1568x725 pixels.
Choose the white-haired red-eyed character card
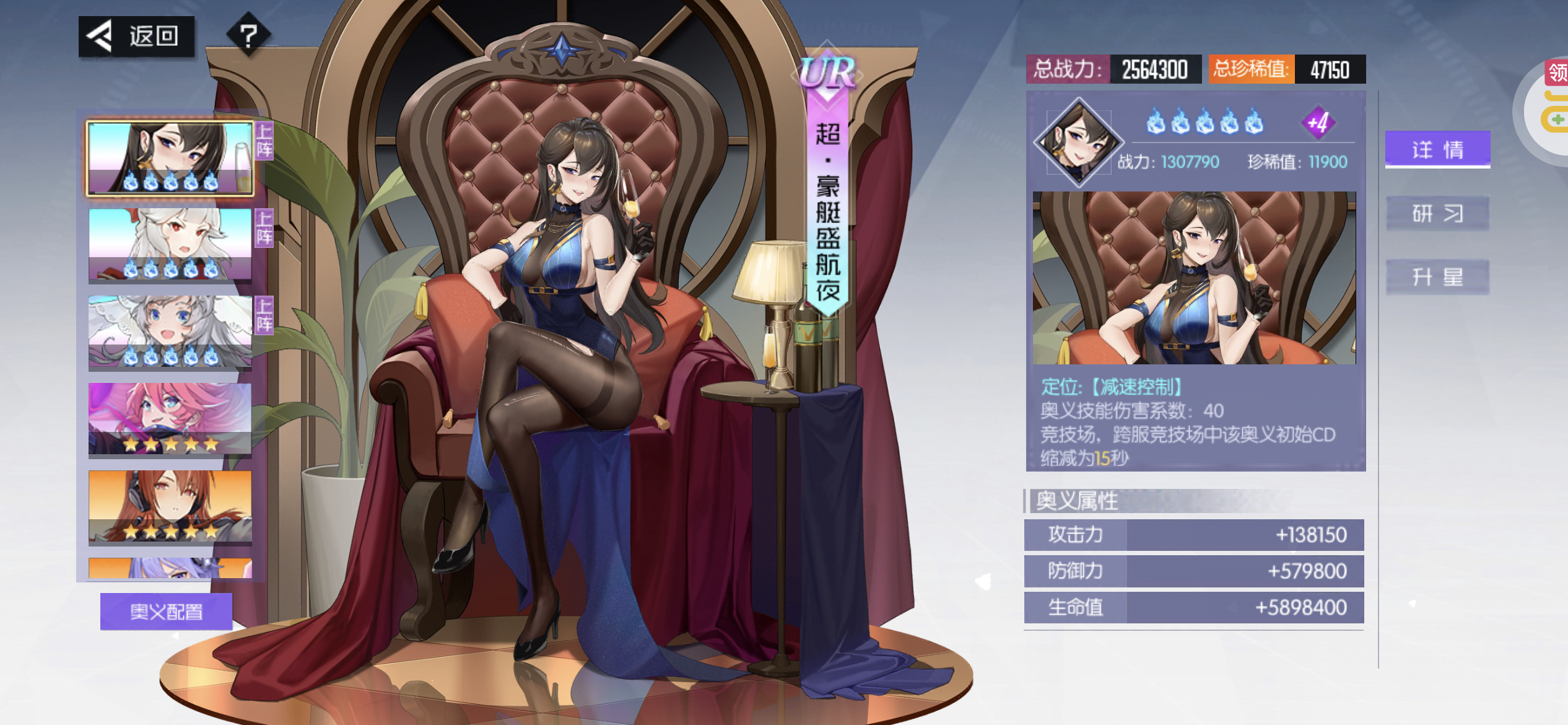[170, 245]
